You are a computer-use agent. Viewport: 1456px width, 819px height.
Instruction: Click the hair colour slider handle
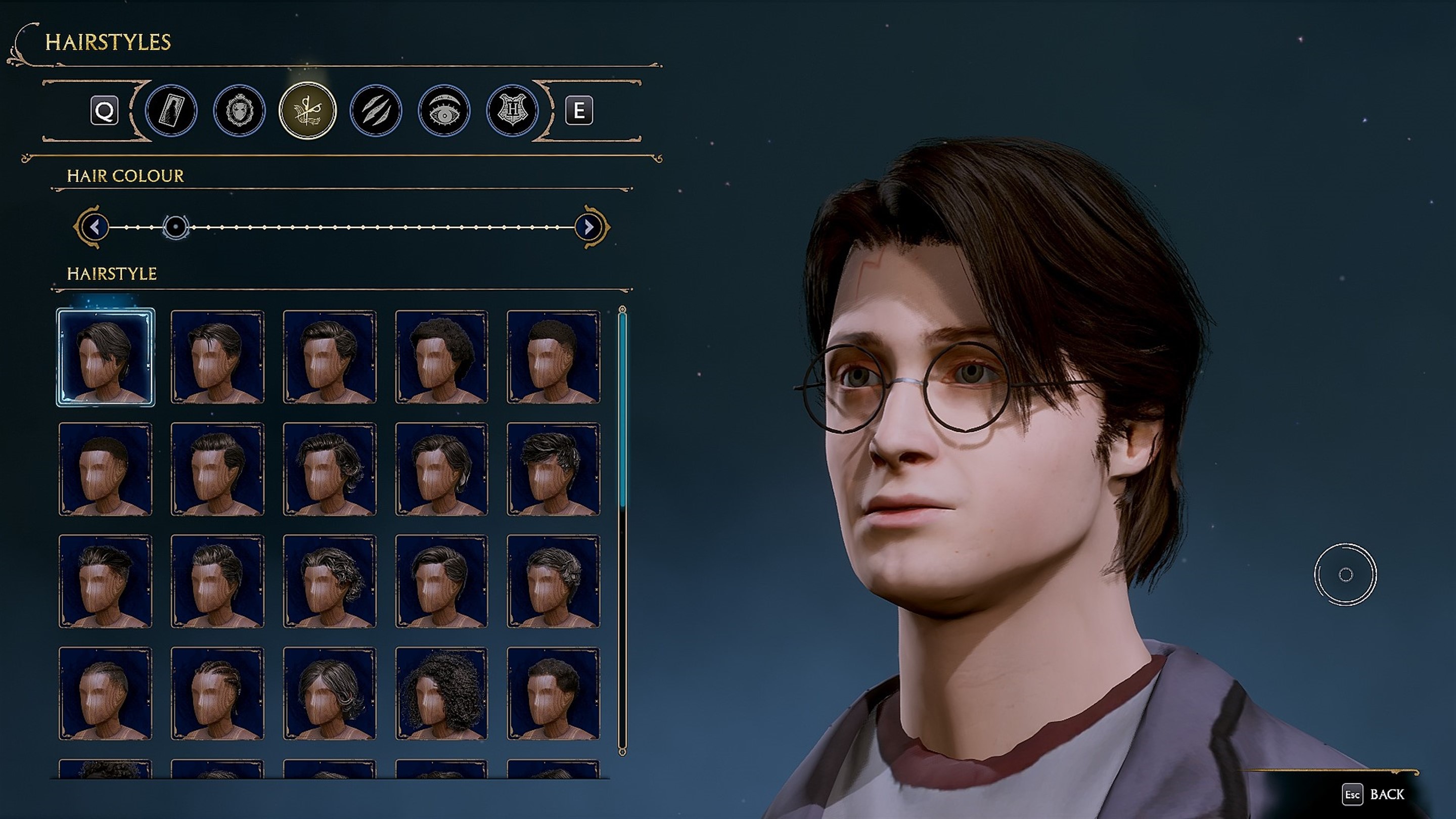[176, 227]
